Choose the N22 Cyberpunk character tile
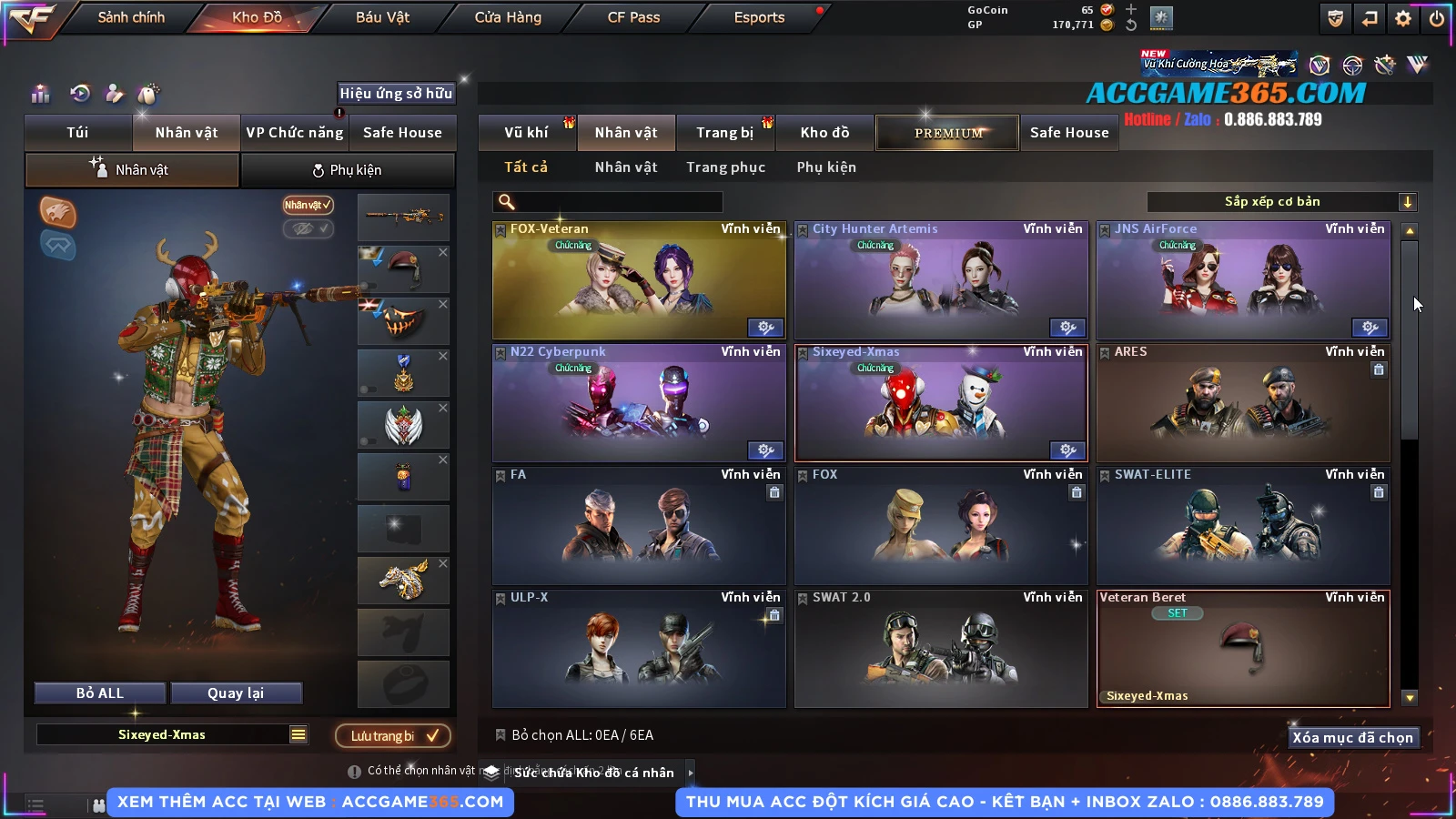The width and height of the screenshot is (1456, 819). [x=639, y=403]
